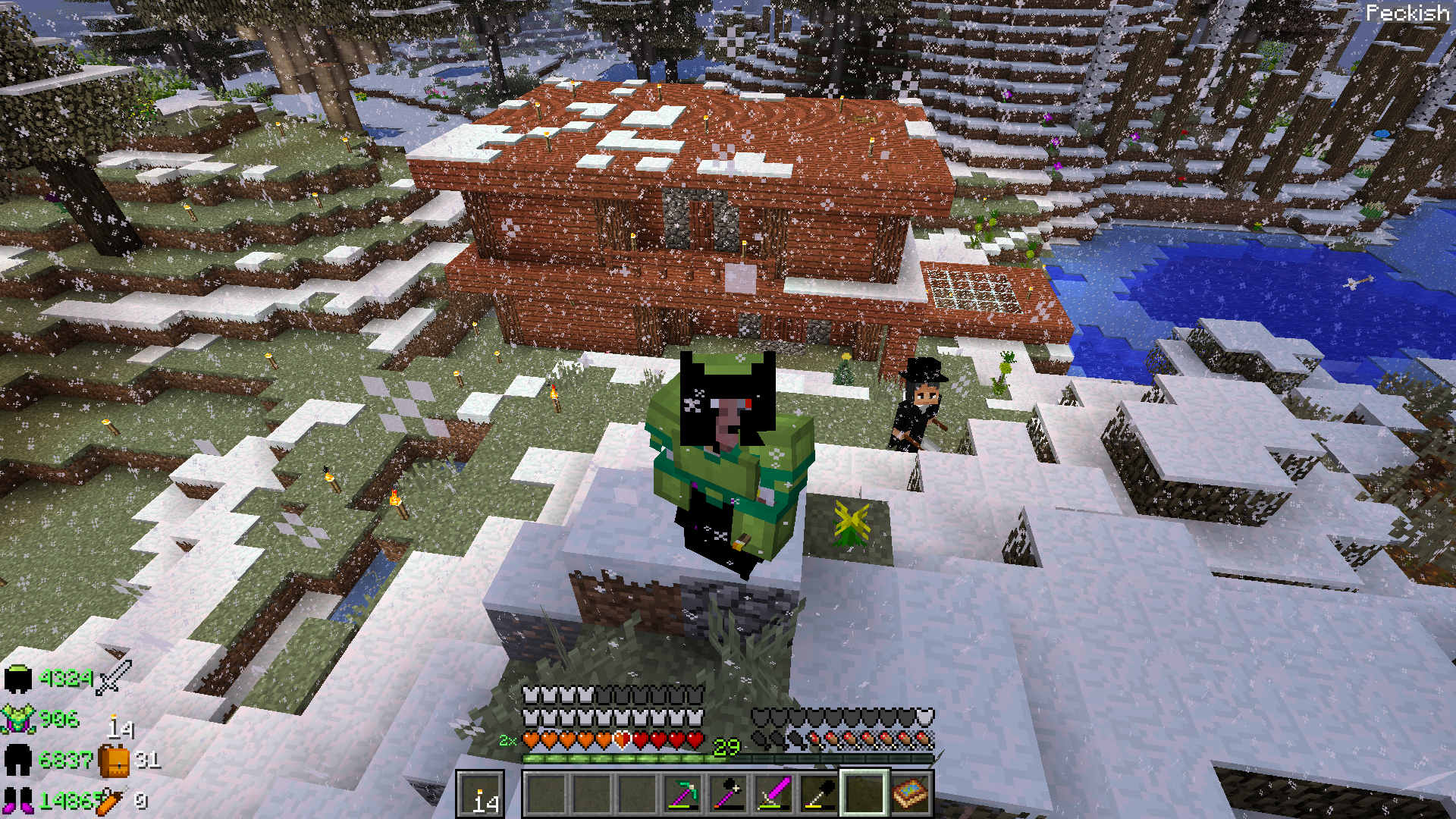This screenshot has height=819, width=1456.
Task: Select the pickaxe hotbar slot
Action: (682, 795)
